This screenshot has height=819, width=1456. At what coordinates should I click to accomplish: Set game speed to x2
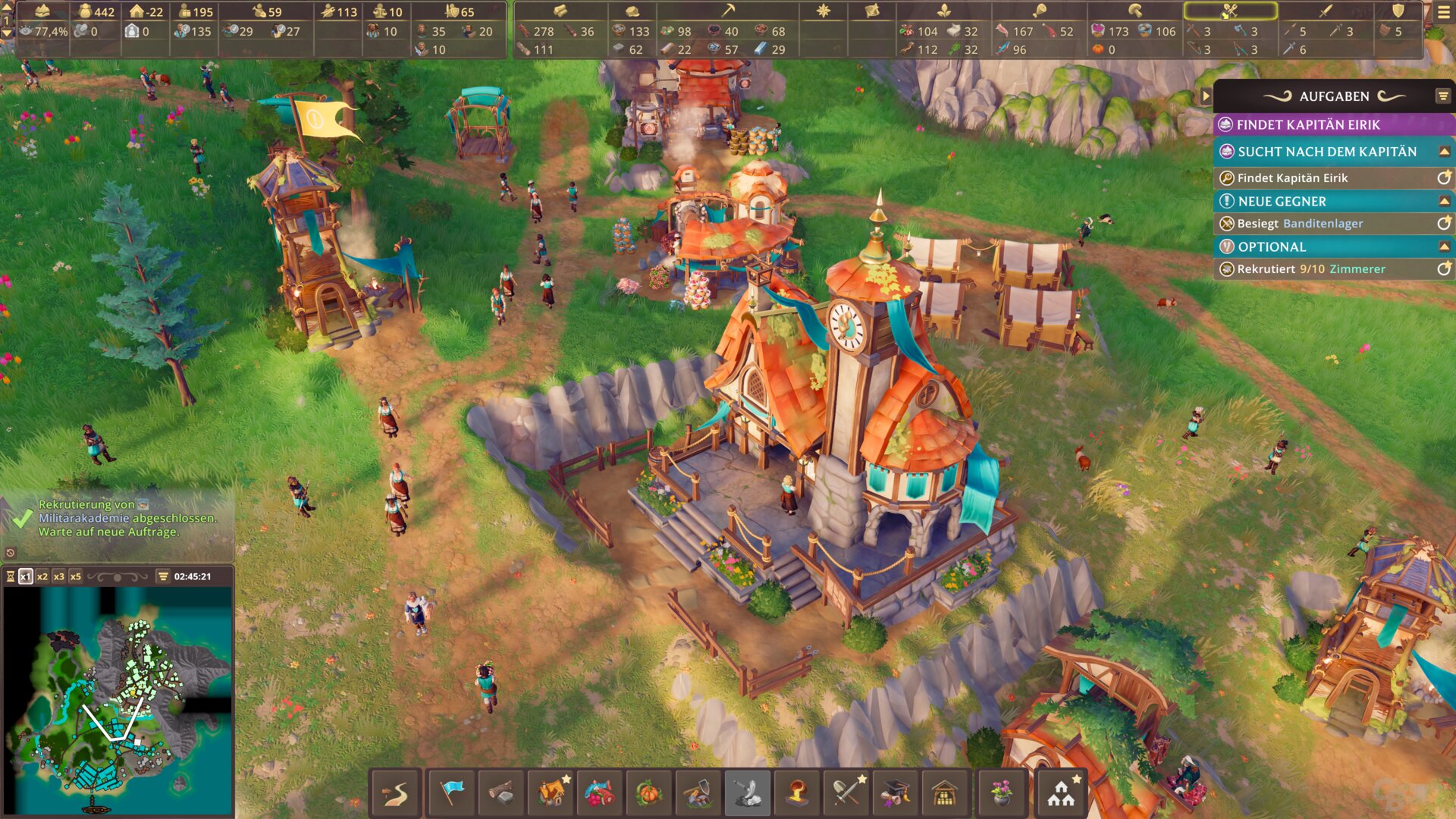click(42, 576)
